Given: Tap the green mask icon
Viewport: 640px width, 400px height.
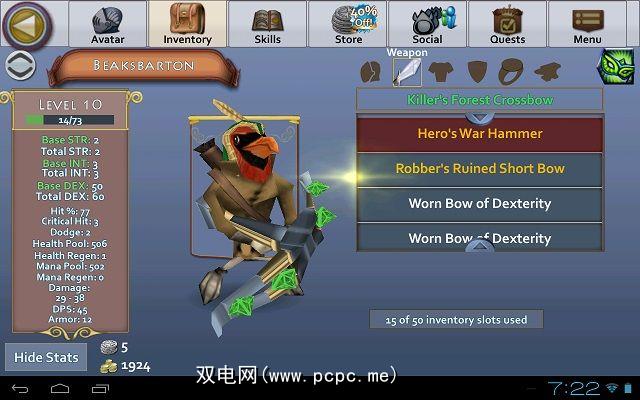Looking at the screenshot, I should 612,68.
